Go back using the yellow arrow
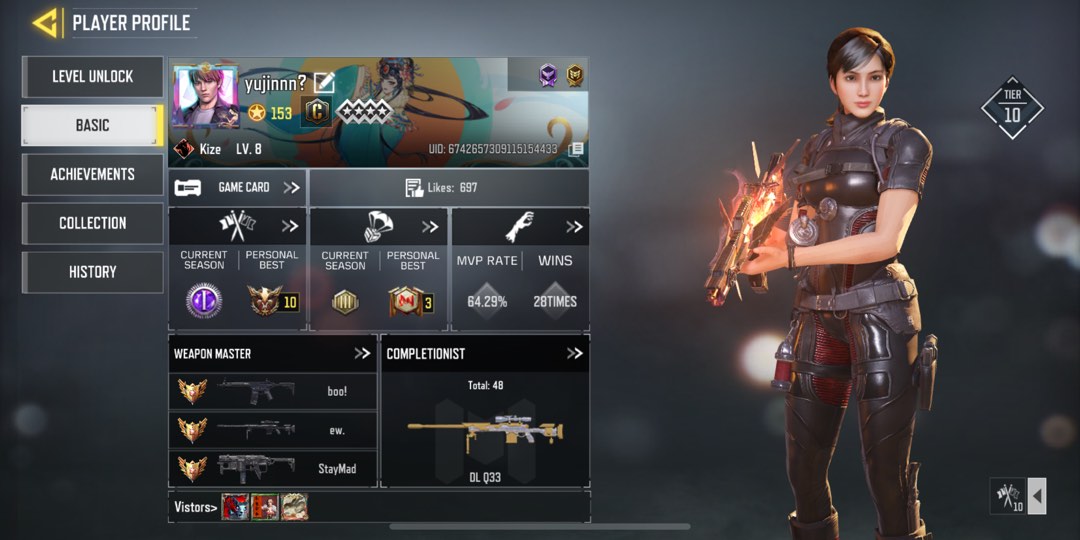The width and height of the screenshot is (1080, 540). 45,22
